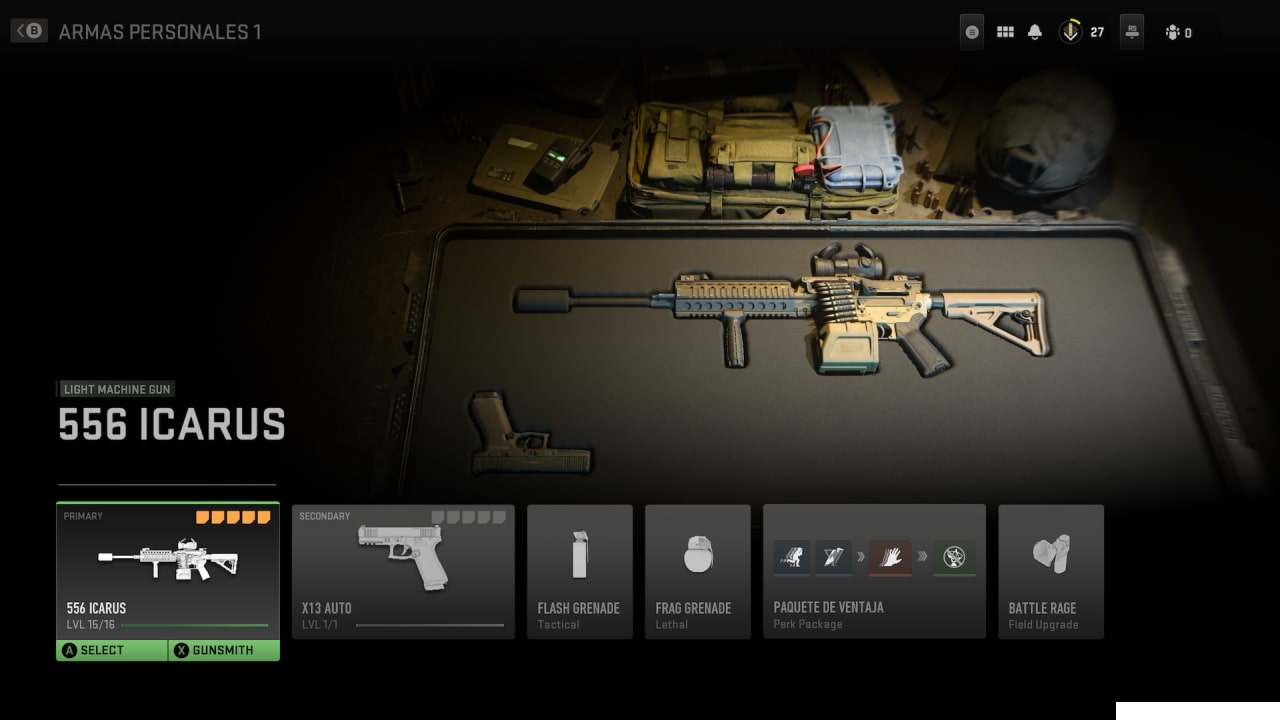The width and height of the screenshot is (1280, 720).
Task: Select the Double Time perk icon
Action: pos(791,557)
